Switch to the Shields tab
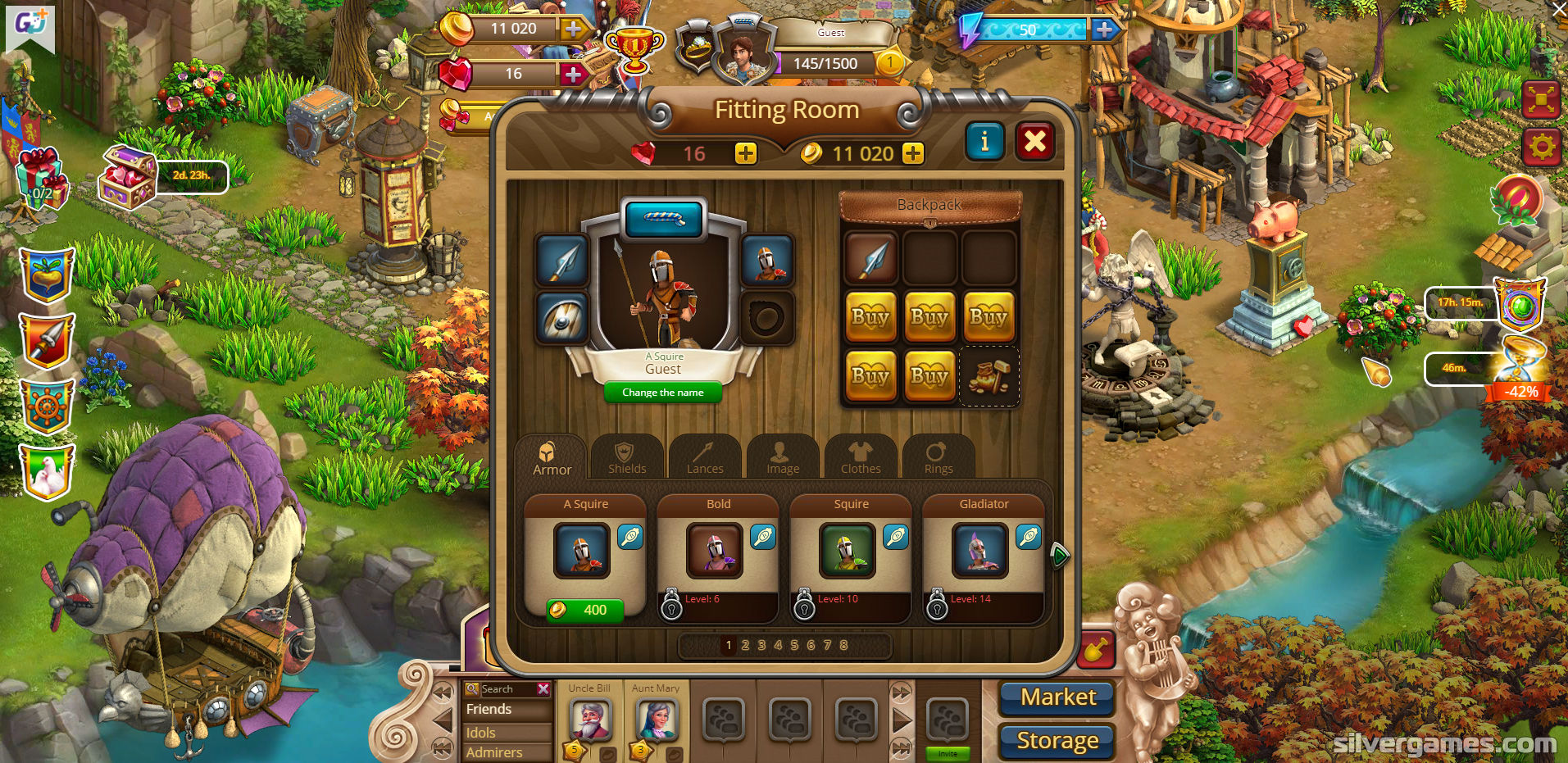This screenshot has width=1568, height=763. [627, 457]
